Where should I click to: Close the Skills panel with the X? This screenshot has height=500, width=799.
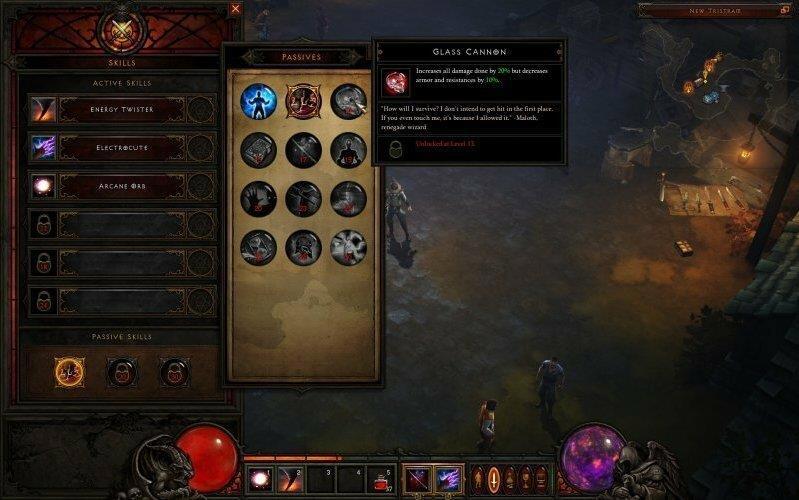point(236,8)
